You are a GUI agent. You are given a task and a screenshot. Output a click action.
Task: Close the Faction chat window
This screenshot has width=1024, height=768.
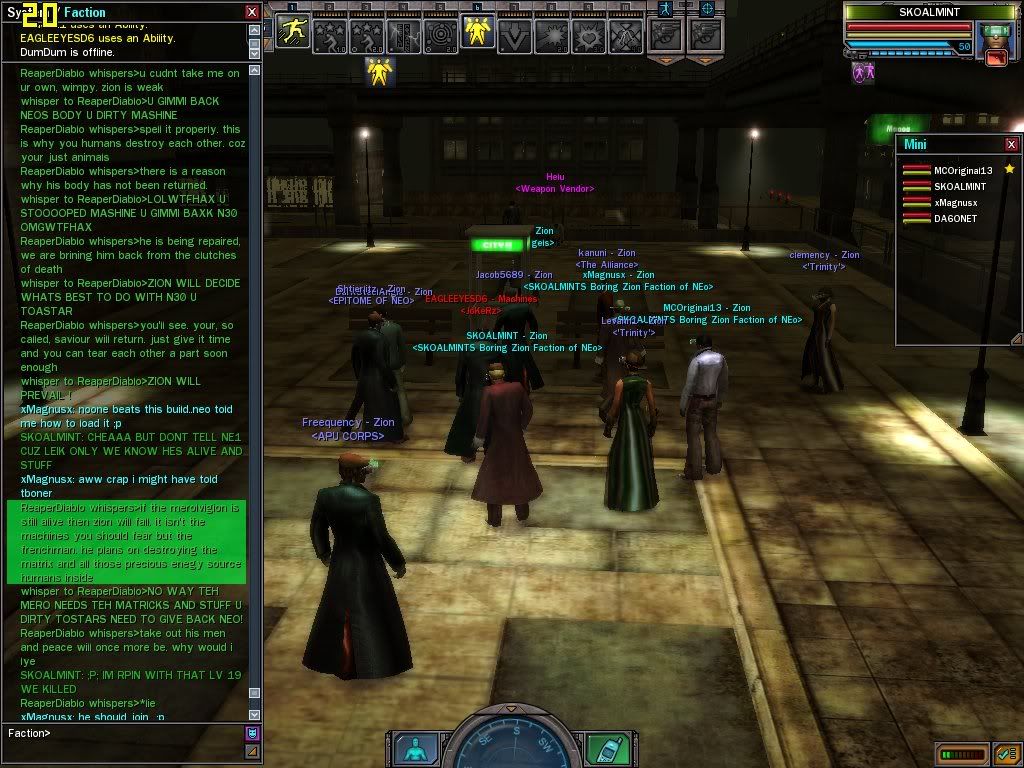pyautogui.click(x=252, y=12)
